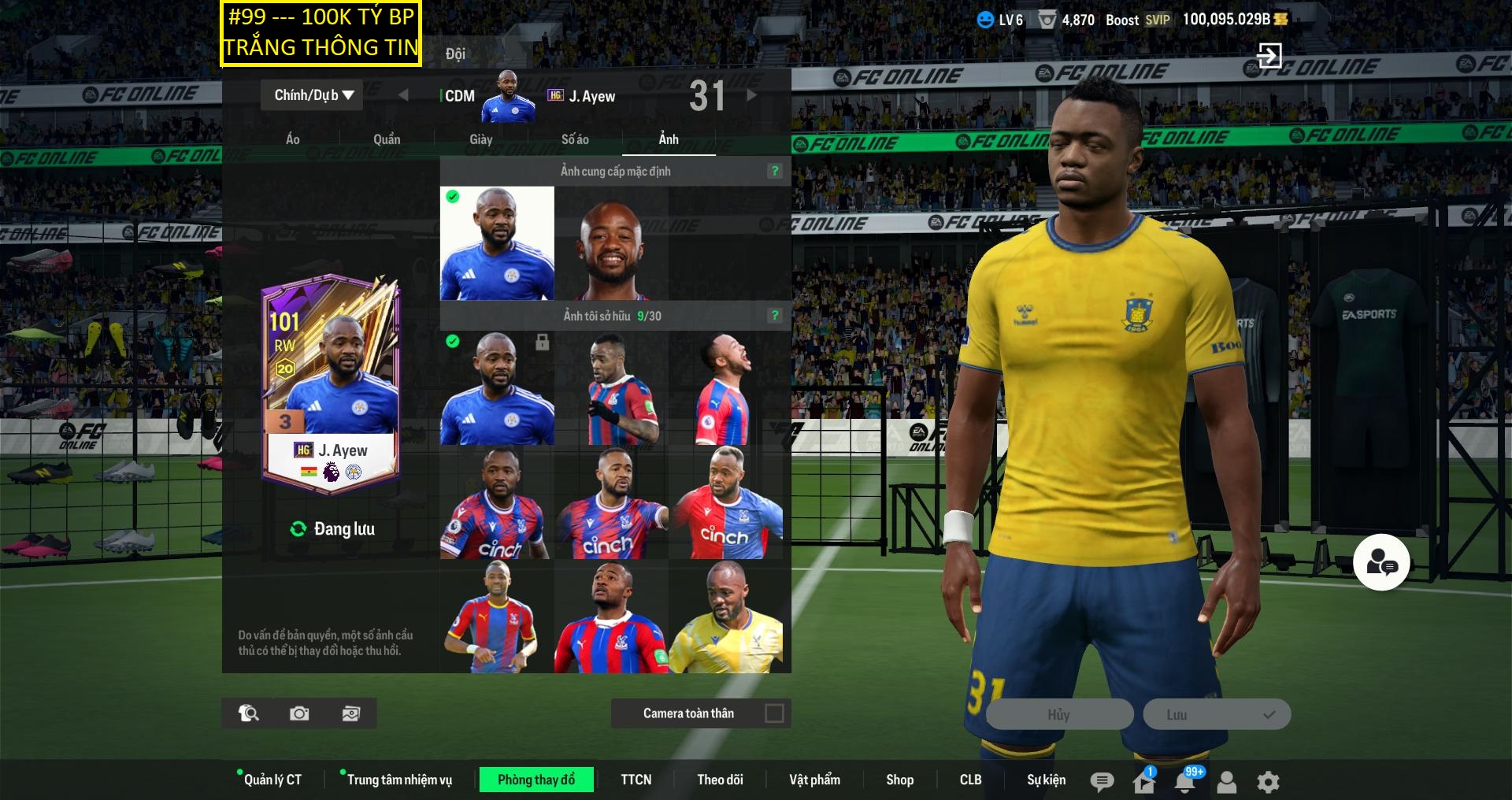This screenshot has height=800, width=1512.
Task: Cancel changes with the Hủy button
Action: [1059, 714]
